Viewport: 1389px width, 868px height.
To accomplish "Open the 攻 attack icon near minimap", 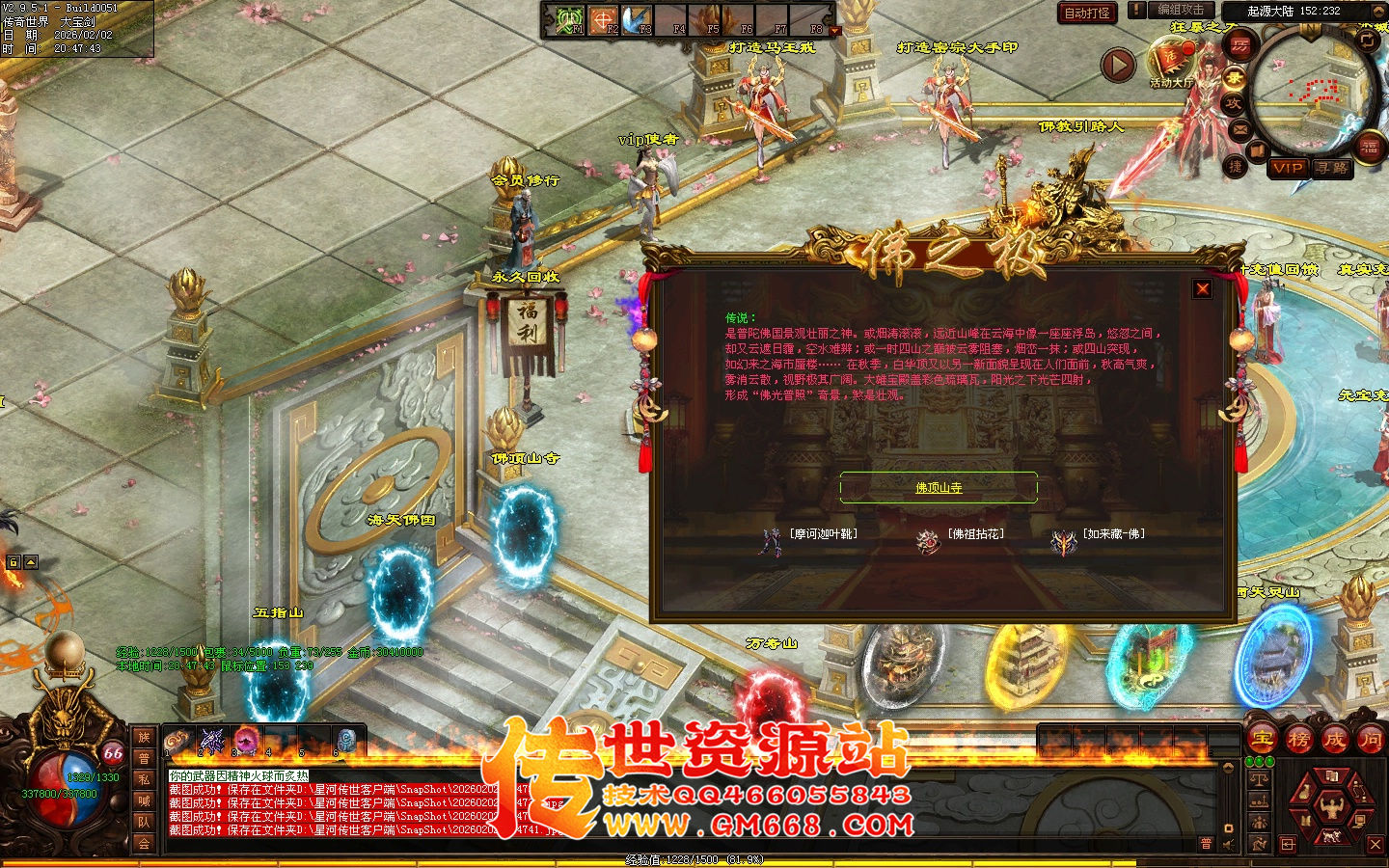I will pyautogui.click(x=1235, y=104).
